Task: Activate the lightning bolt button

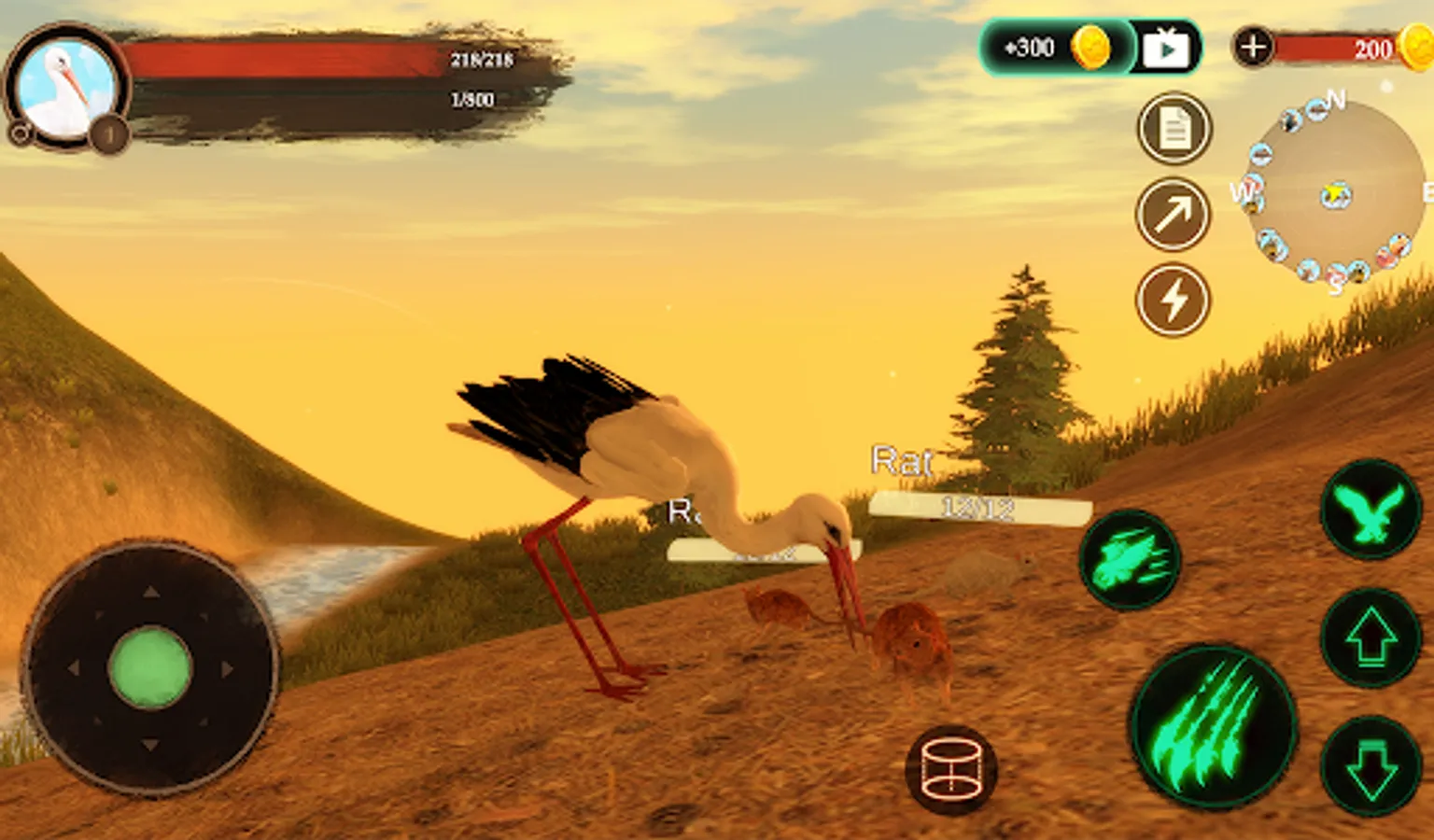Action: pos(1174,301)
